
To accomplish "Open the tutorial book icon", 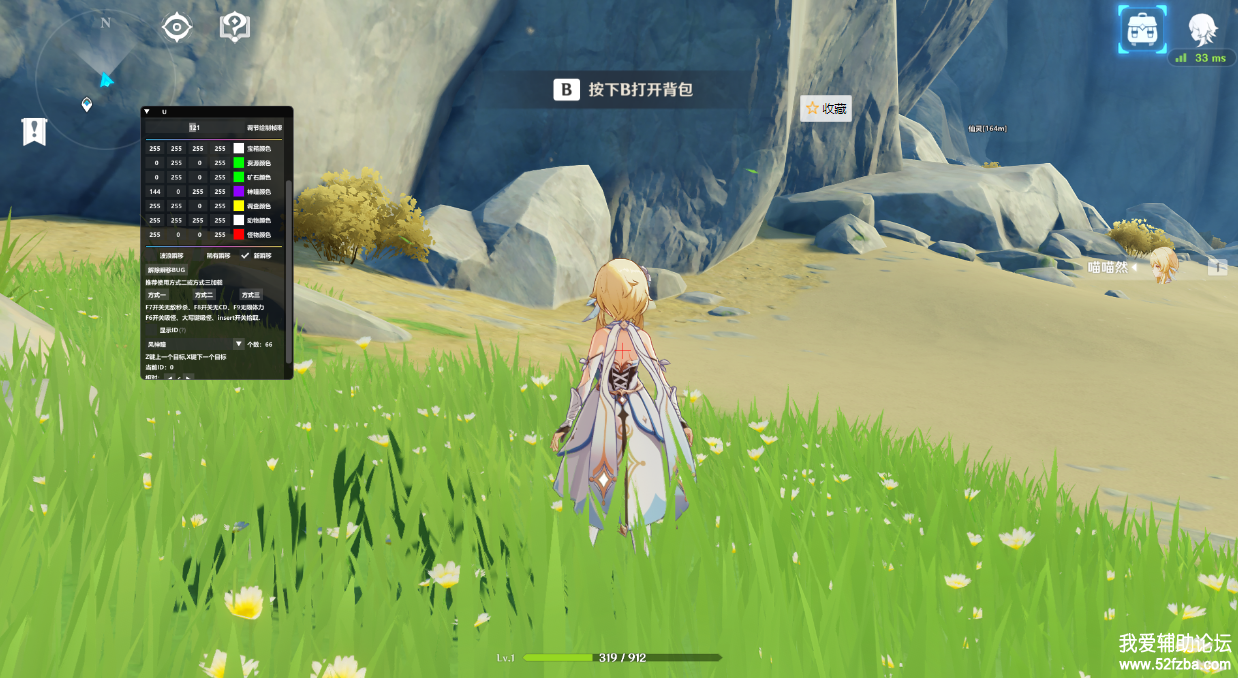I will point(234,26).
